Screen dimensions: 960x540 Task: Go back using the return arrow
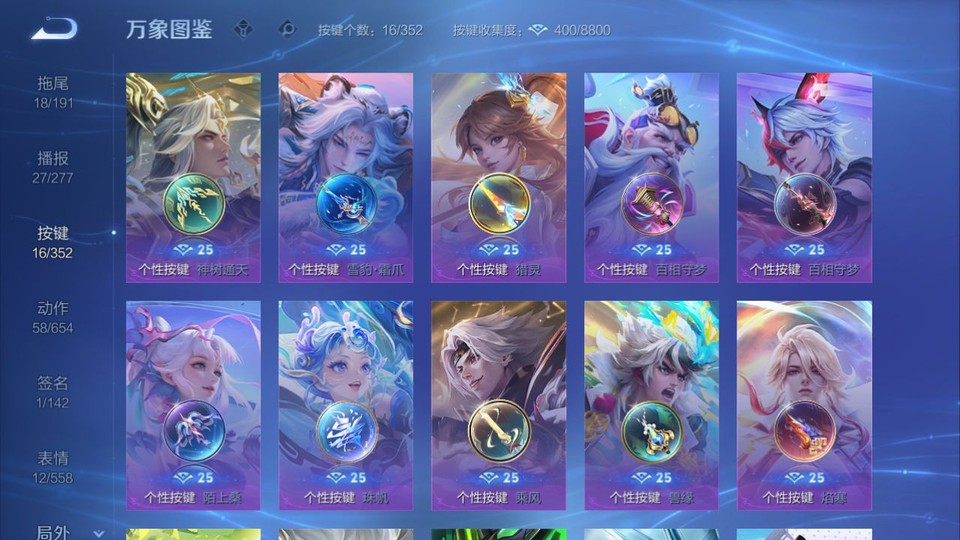[x=54, y=29]
